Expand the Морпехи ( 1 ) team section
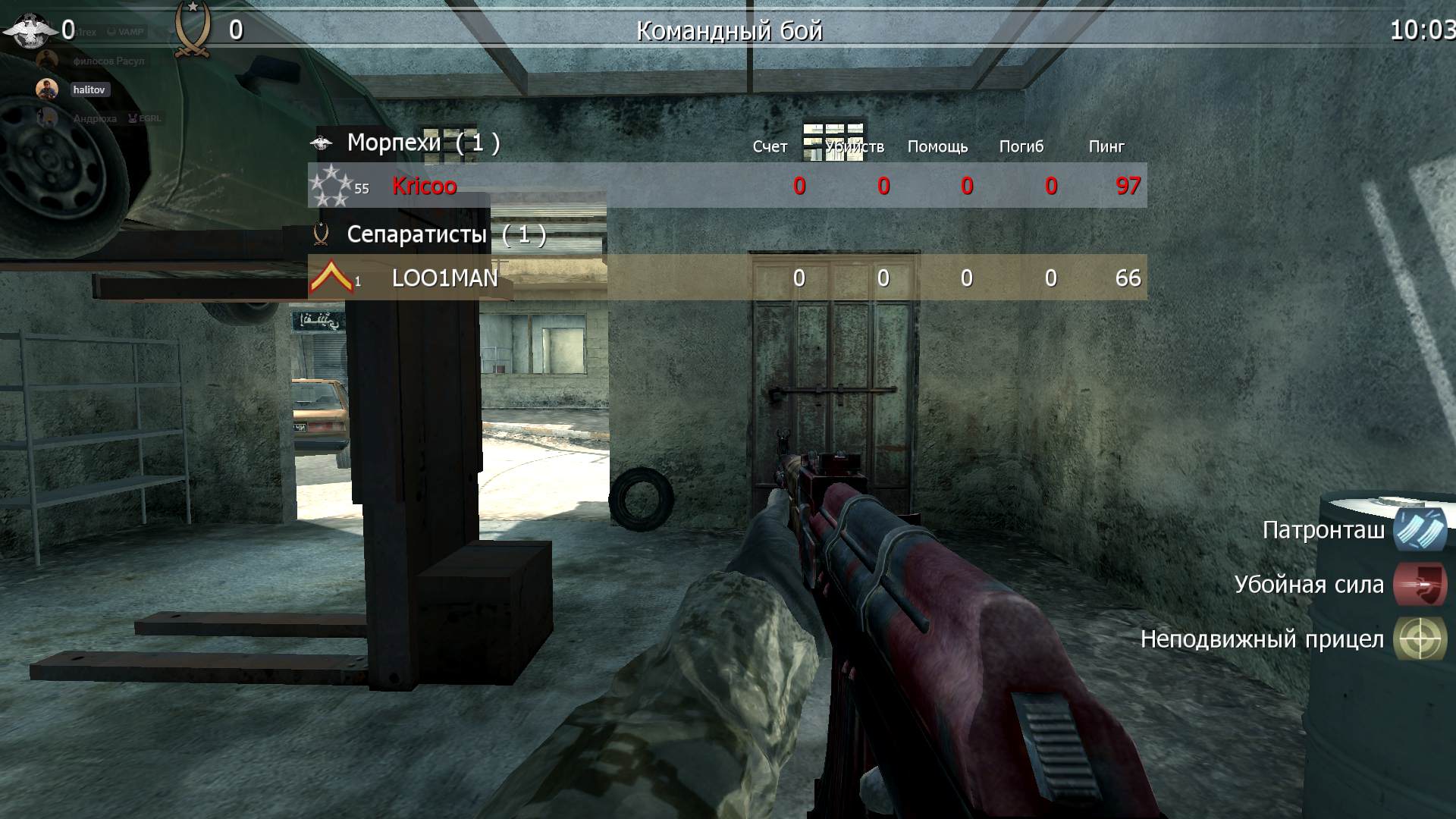Screen dimensions: 1456x819 pos(421,141)
